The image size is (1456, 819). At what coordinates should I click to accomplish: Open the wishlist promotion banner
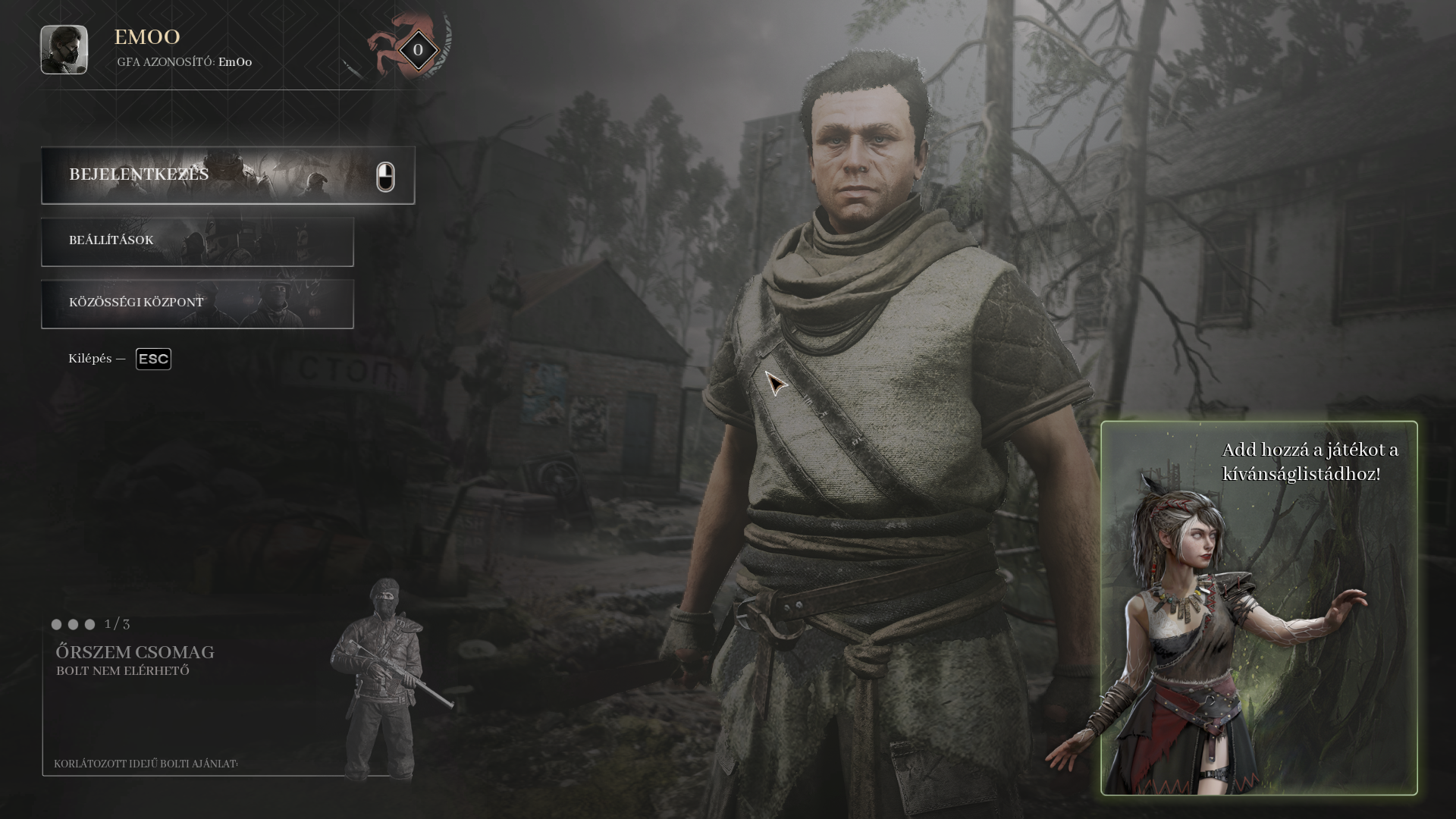[1259, 607]
